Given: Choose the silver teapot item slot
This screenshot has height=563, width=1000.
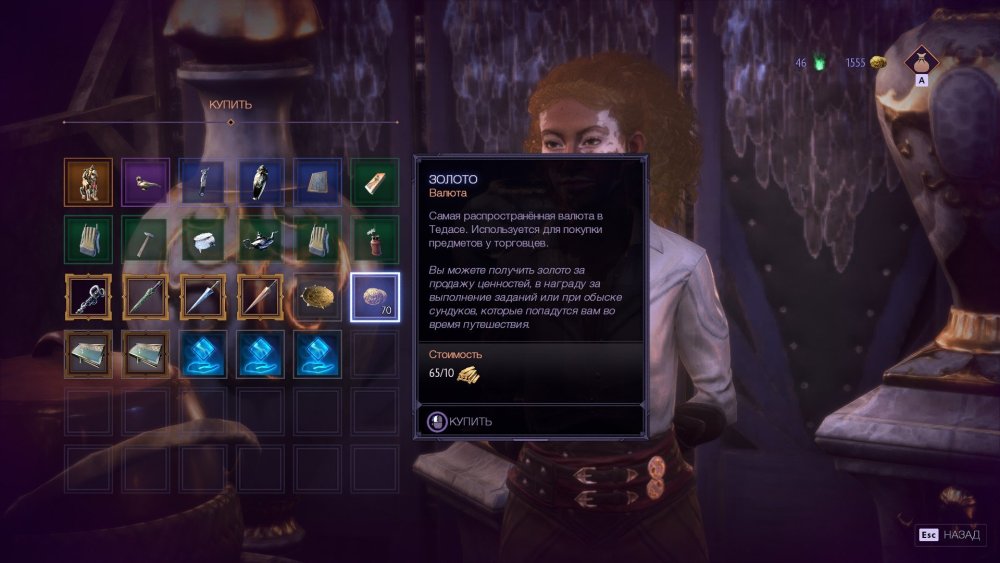Looking at the screenshot, I should 261,240.
